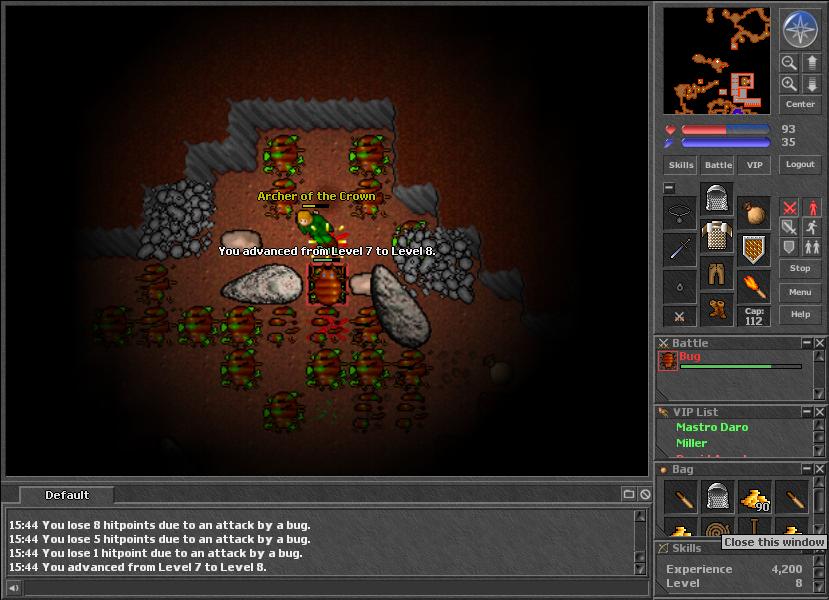This screenshot has height=600, width=829.
Task: Open the game Menu
Action: click(x=800, y=292)
